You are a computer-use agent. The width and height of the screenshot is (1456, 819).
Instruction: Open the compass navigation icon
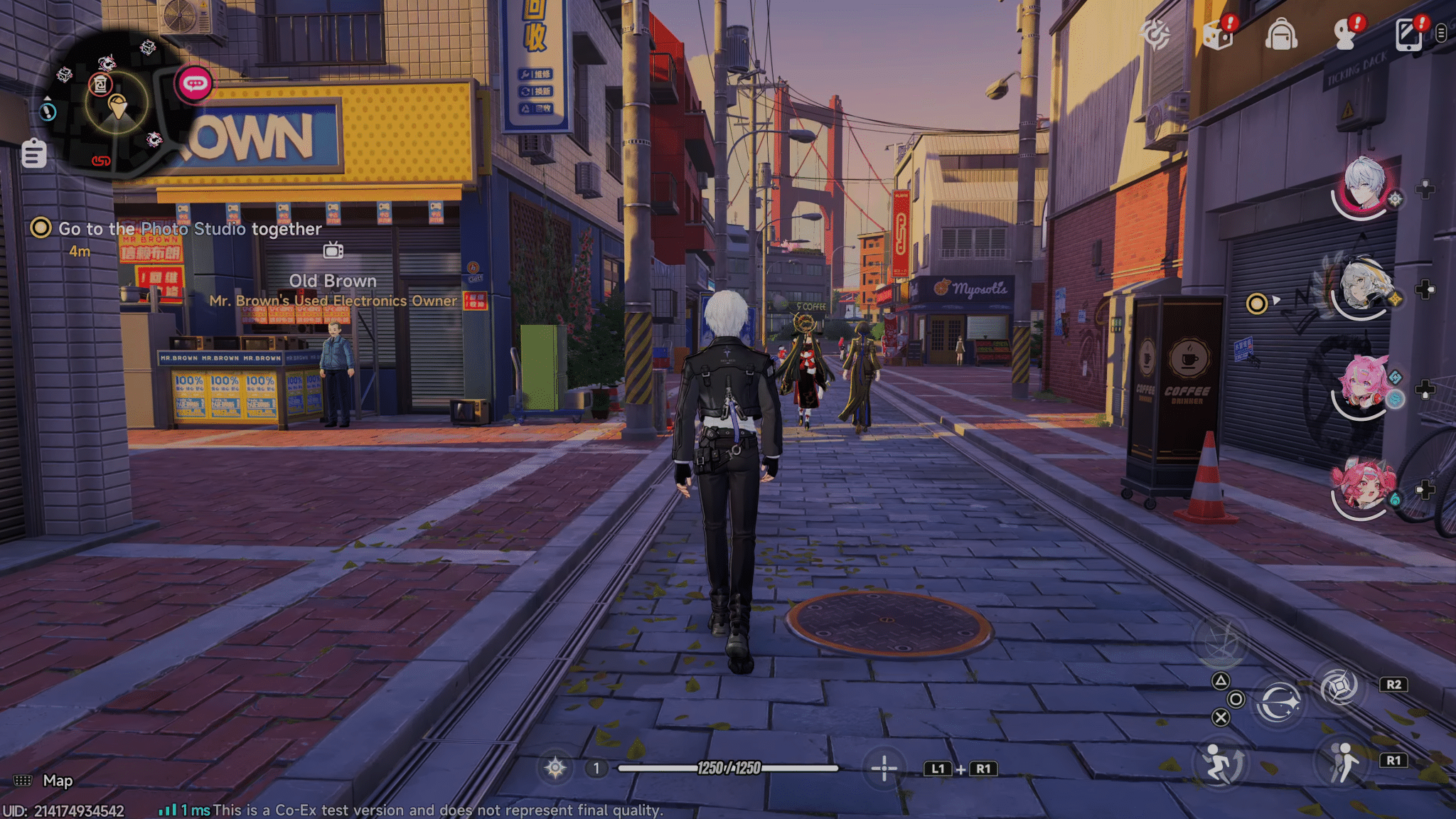click(1155, 34)
